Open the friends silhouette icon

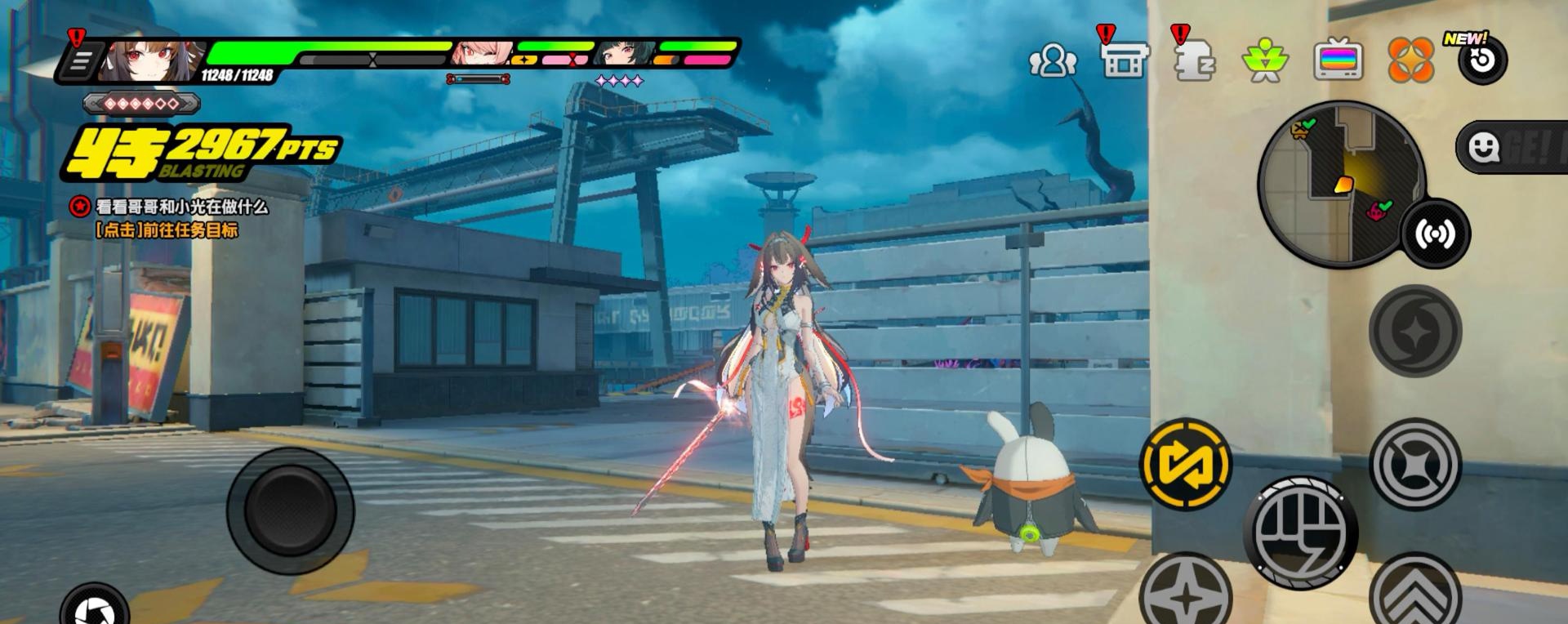pyautogui.click(x=1053, y=60)
